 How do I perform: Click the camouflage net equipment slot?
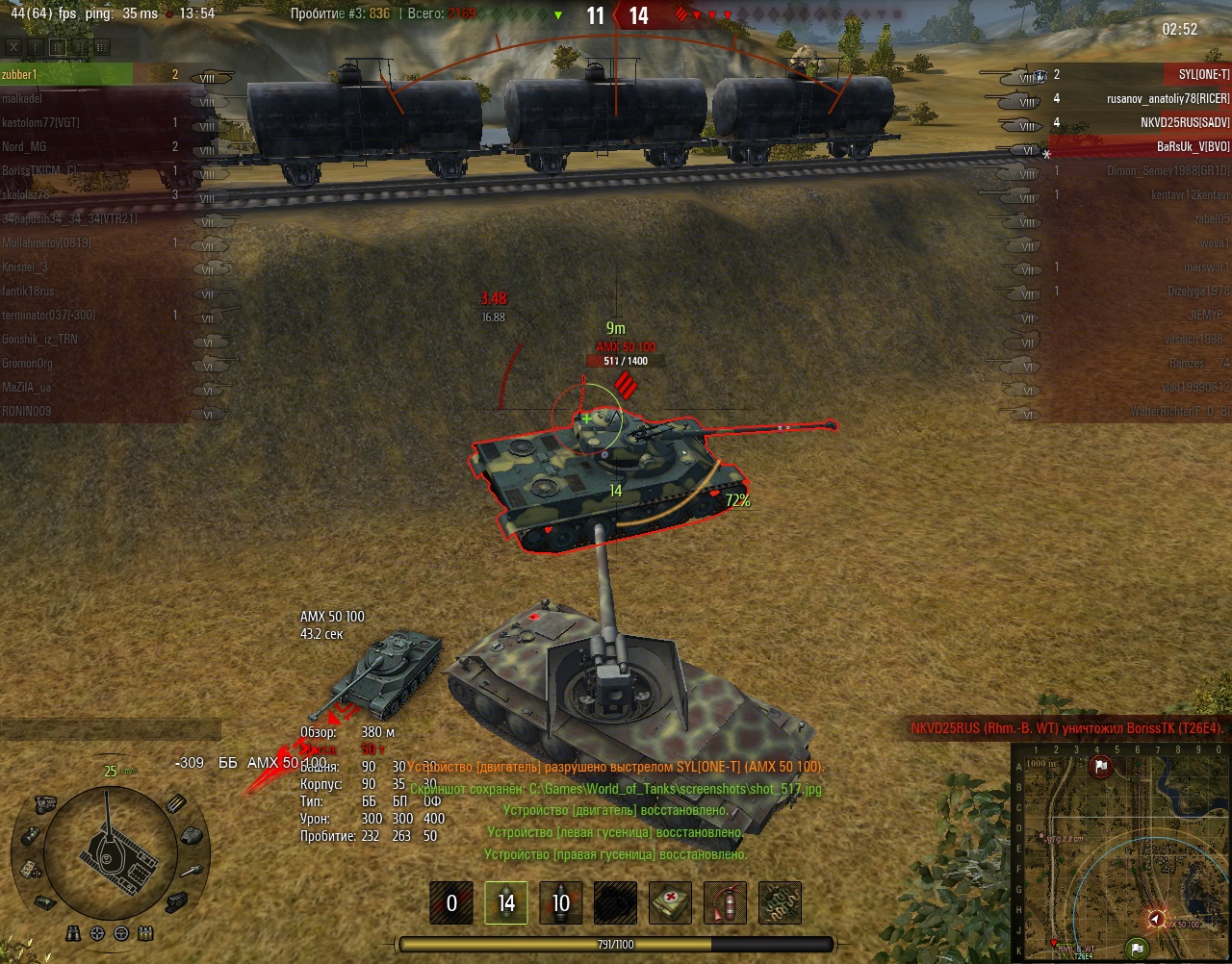[780, 902]
